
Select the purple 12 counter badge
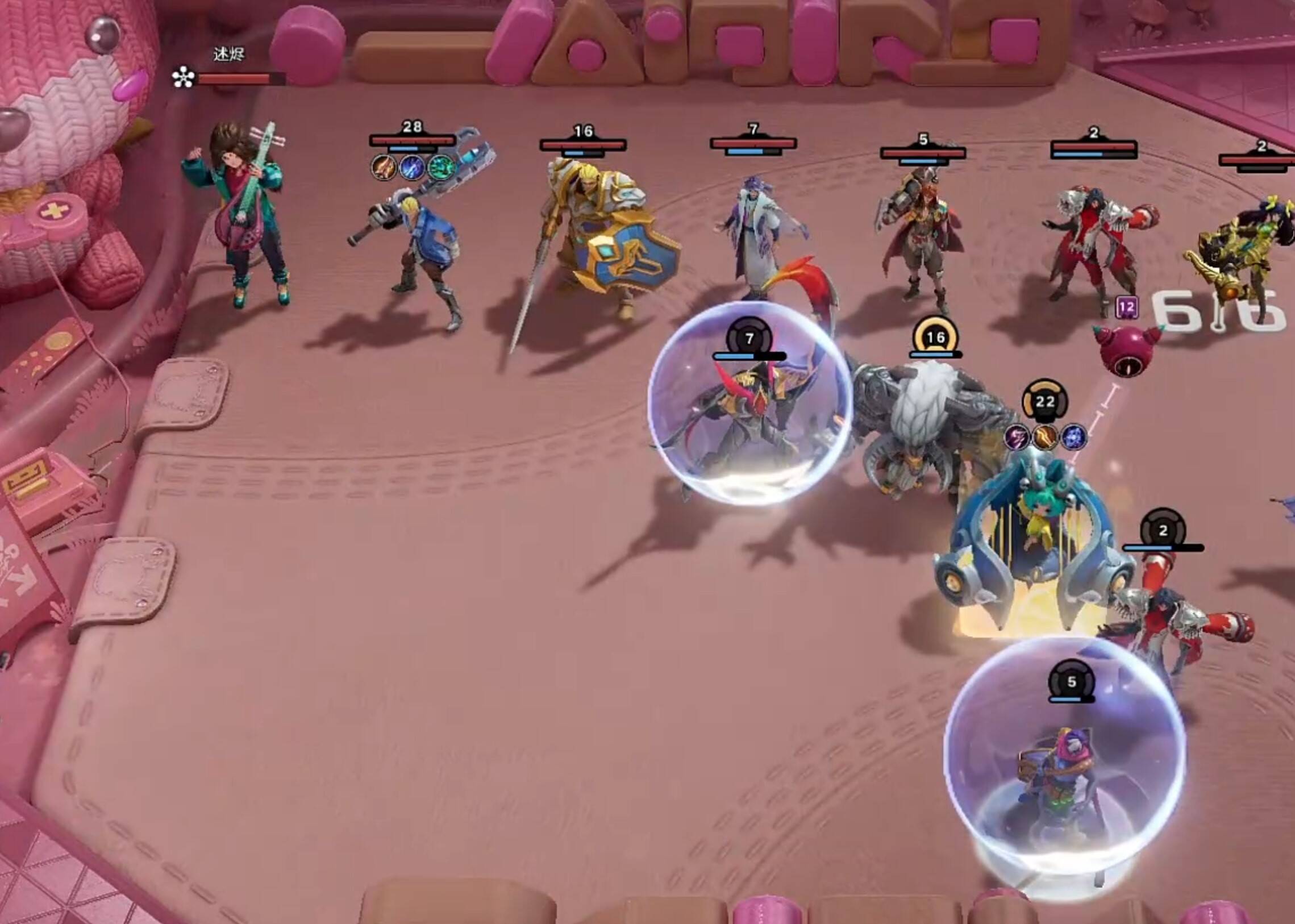1127,308
